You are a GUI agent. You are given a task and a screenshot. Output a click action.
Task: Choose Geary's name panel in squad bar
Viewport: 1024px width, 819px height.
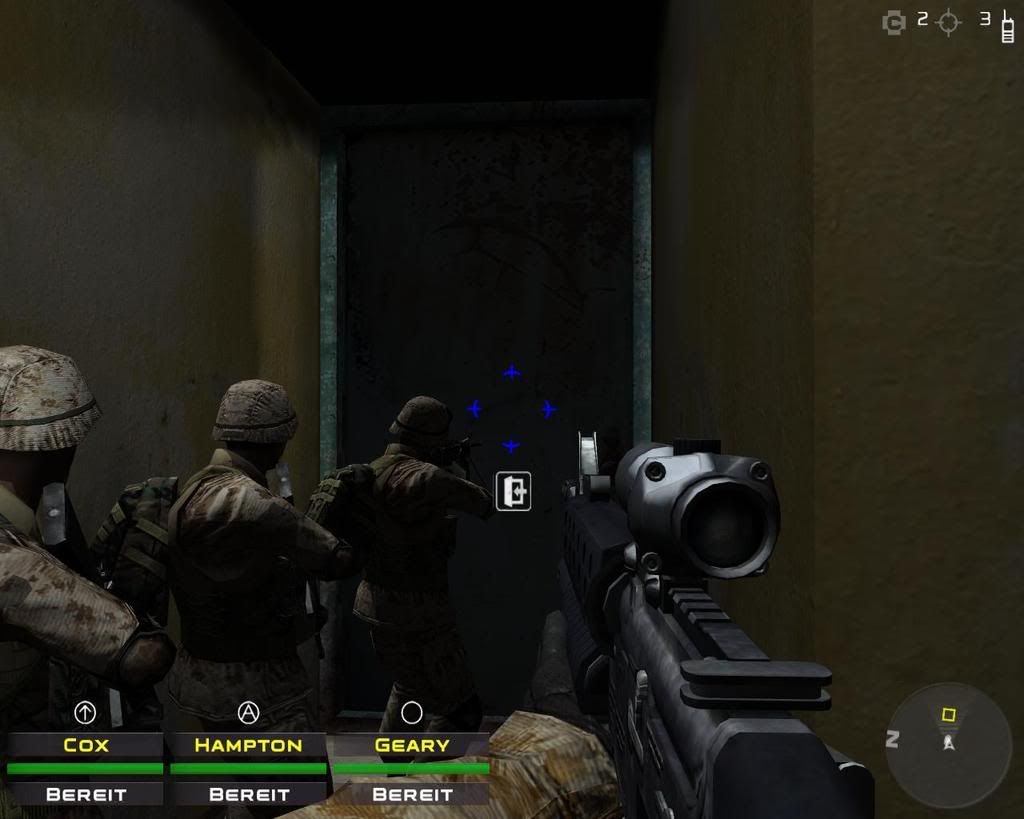pos(411,745)
